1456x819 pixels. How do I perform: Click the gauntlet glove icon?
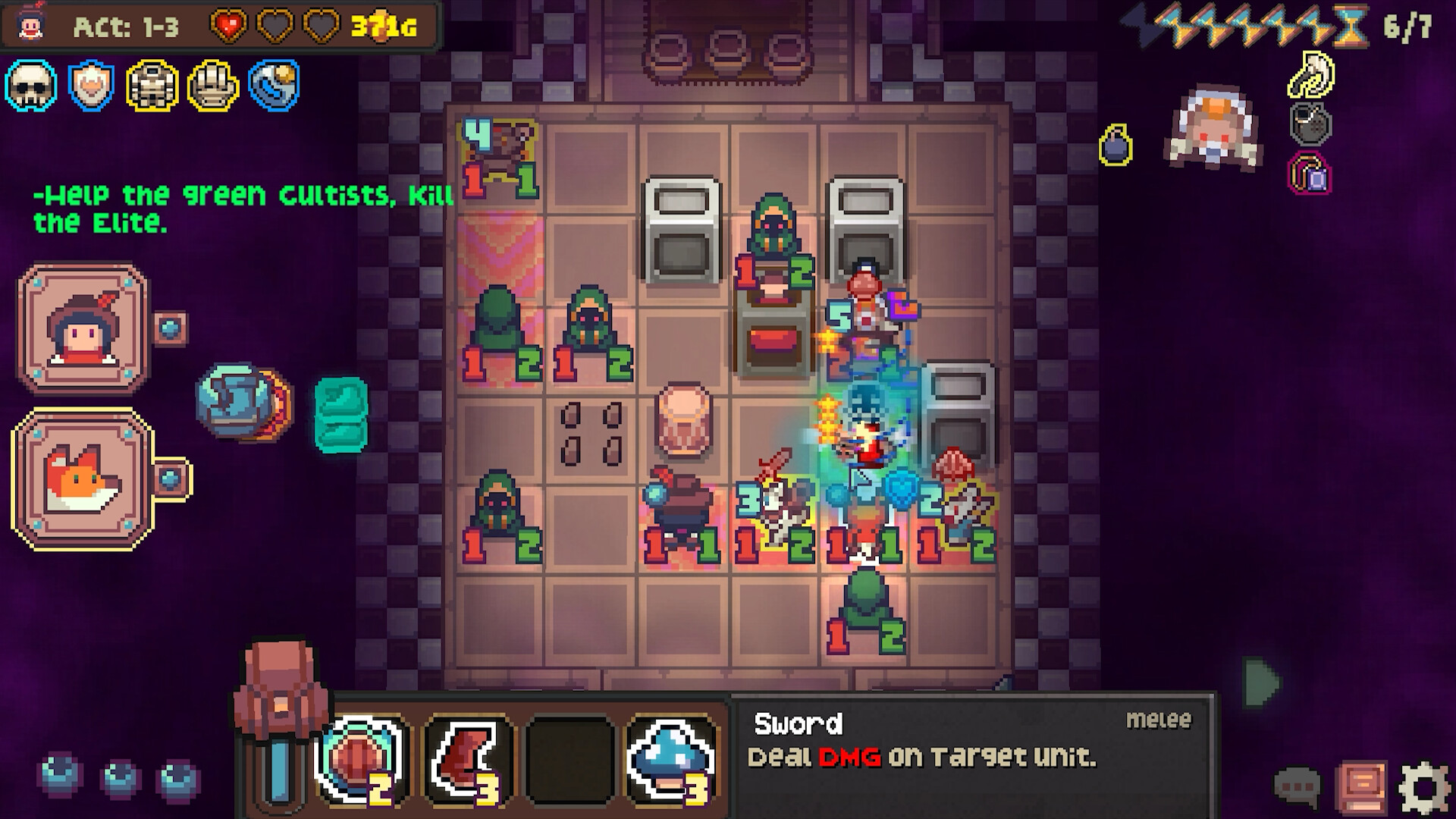pyautogui.click(x=212, y=86)
